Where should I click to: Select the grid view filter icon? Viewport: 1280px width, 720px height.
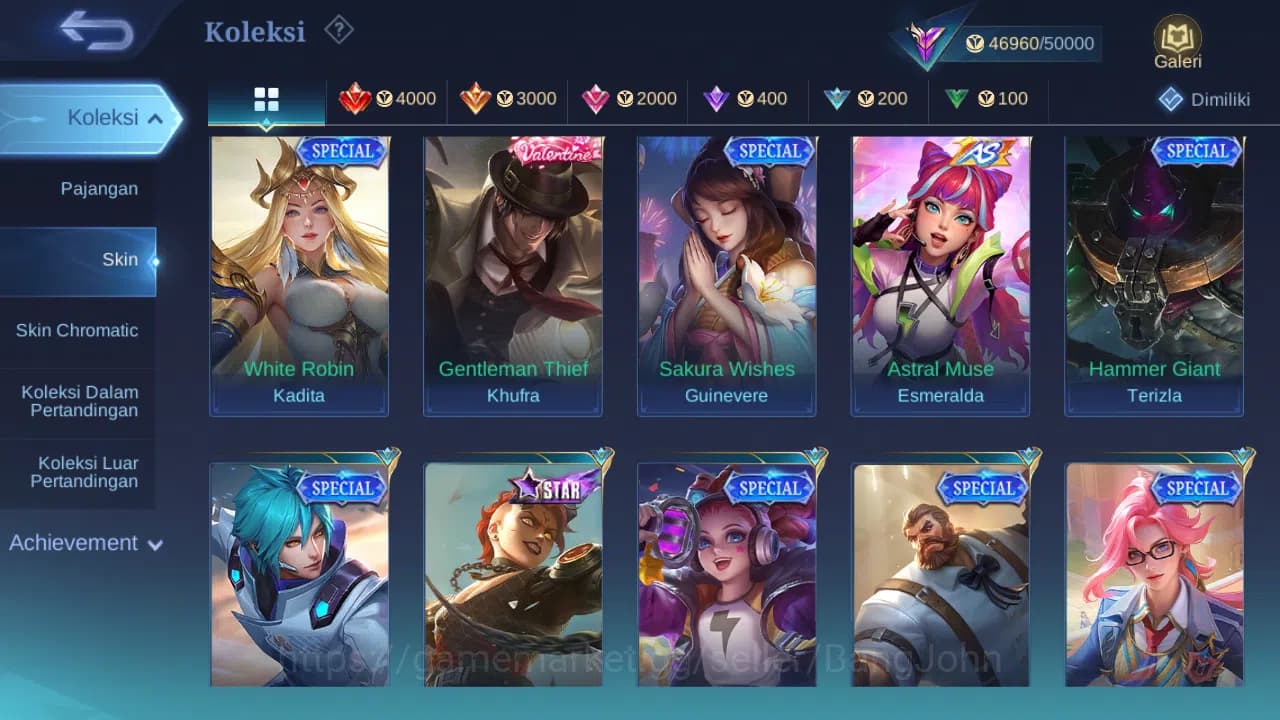pos(264,99)
